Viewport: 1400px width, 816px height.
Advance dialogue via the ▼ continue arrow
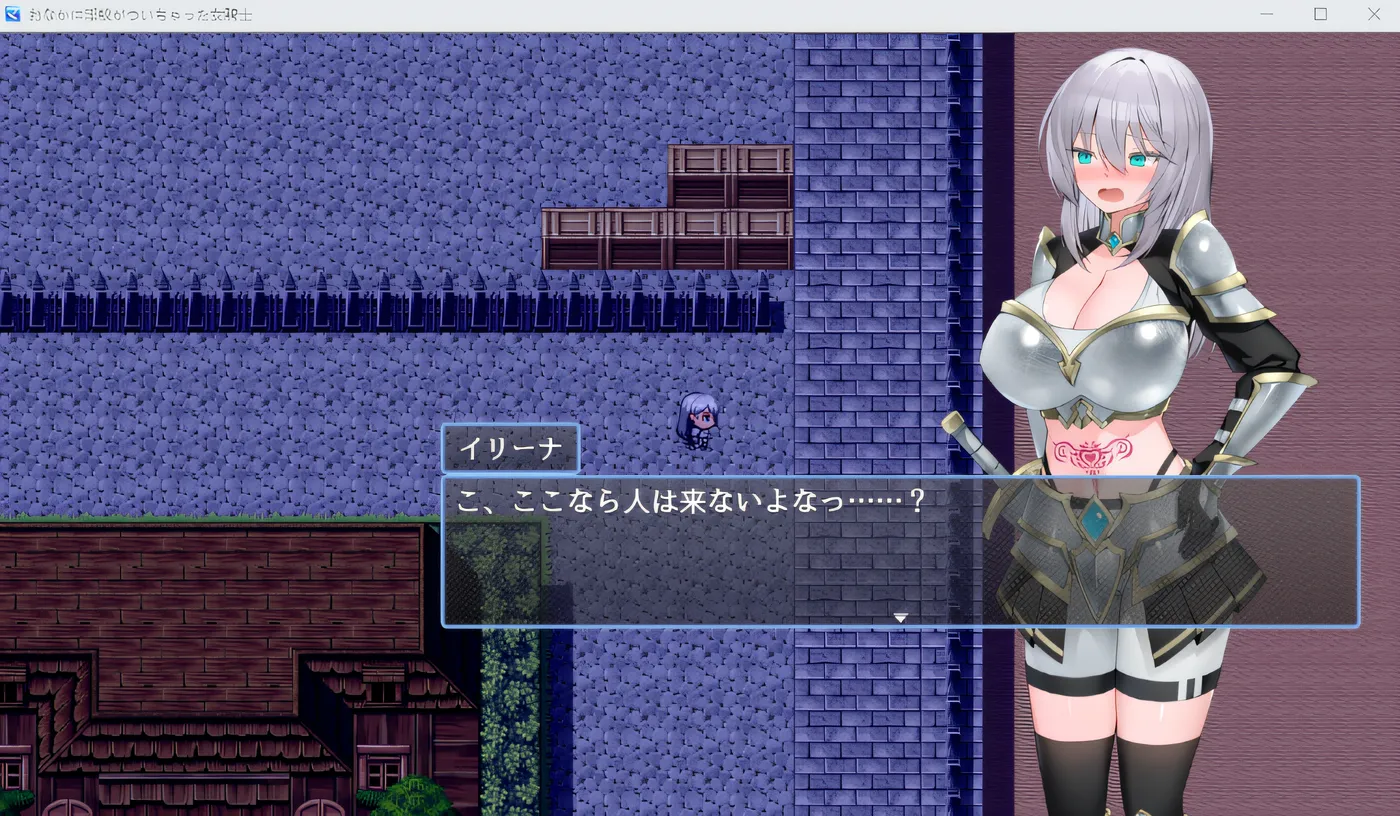point(899,618)
